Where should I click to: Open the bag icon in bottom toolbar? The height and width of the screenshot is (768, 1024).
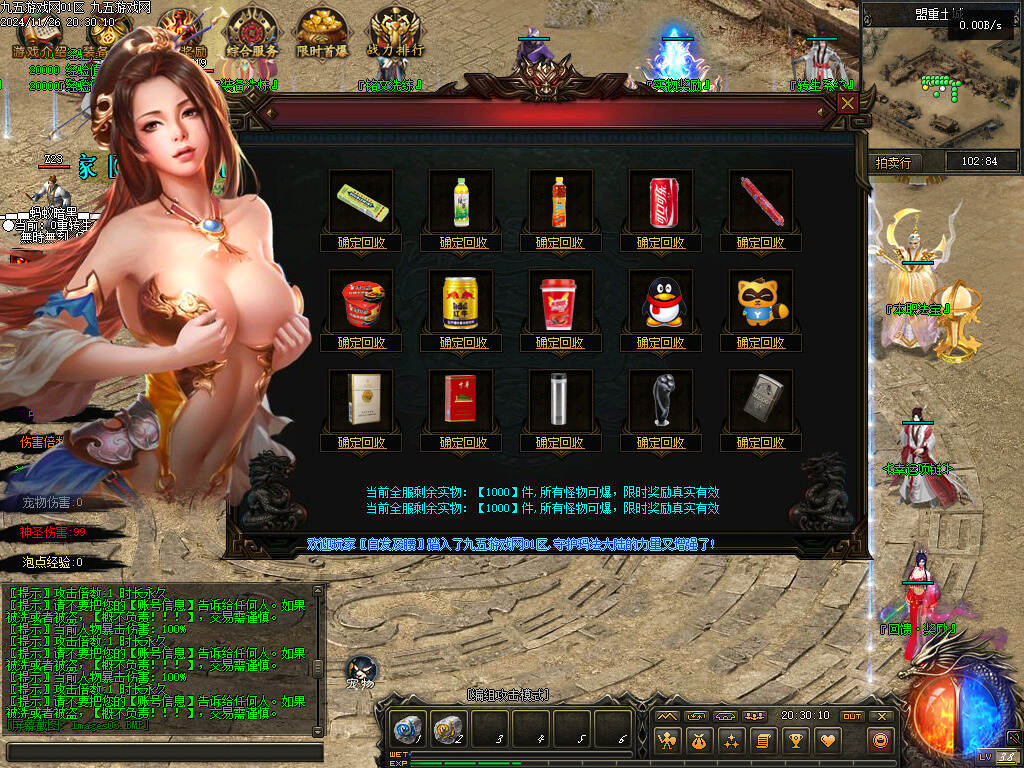pos(699,741)
